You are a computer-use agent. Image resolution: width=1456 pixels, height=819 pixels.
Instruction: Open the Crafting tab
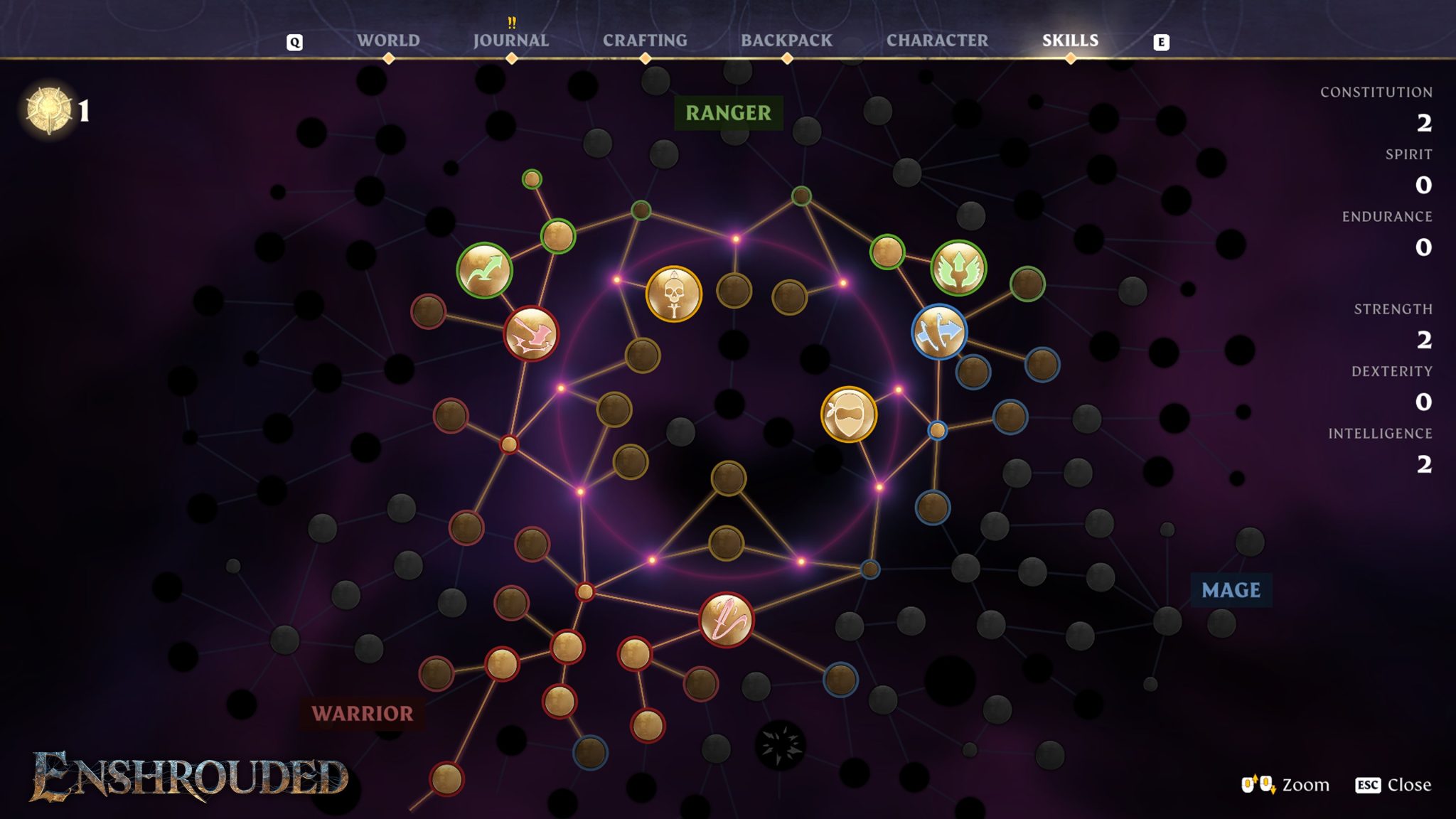coord(644,41)
